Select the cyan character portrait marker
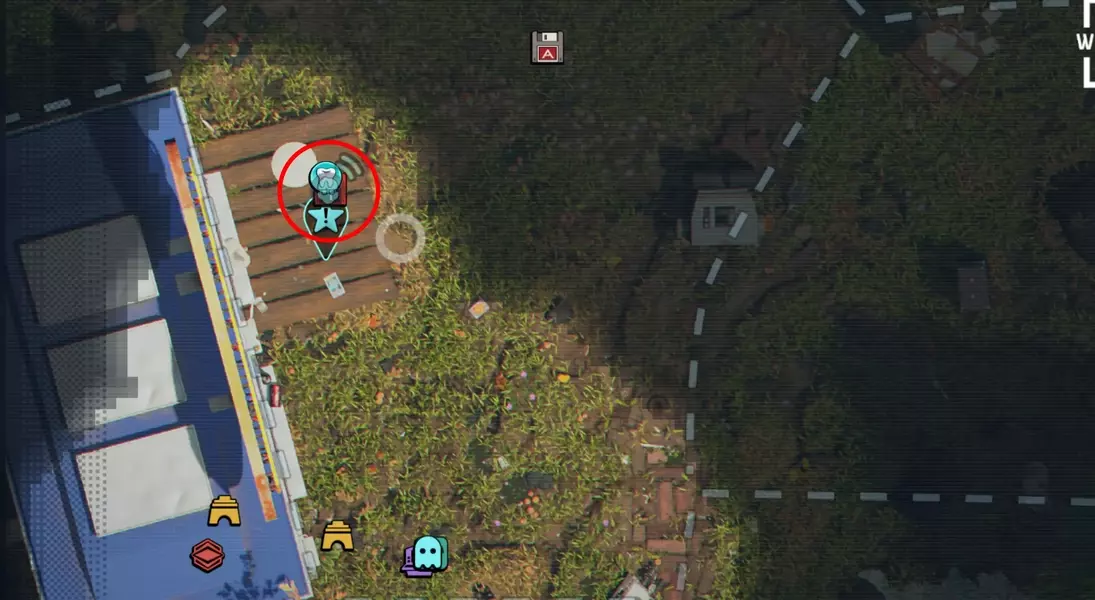Image resolution: width=1095 pixels, height=600 pixels. (x=325, y=180)
